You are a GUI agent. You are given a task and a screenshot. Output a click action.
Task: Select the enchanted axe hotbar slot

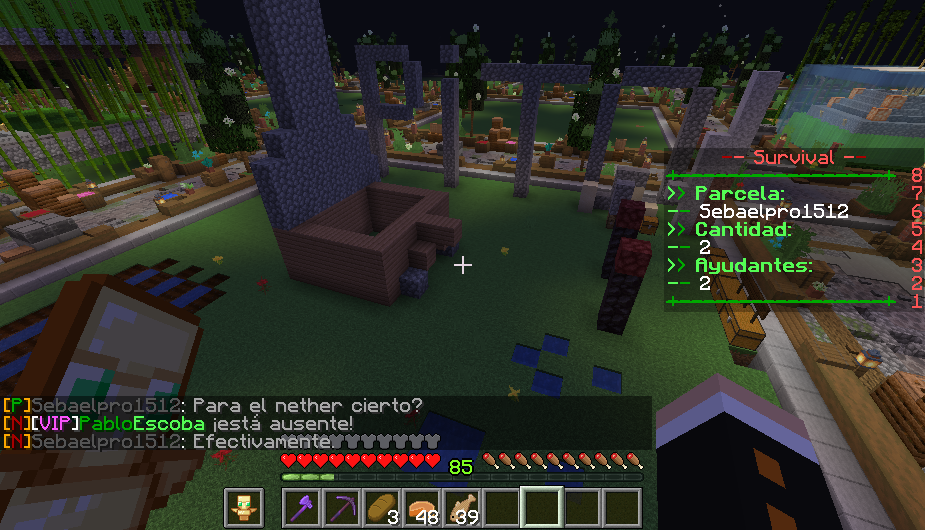[302, 507]
